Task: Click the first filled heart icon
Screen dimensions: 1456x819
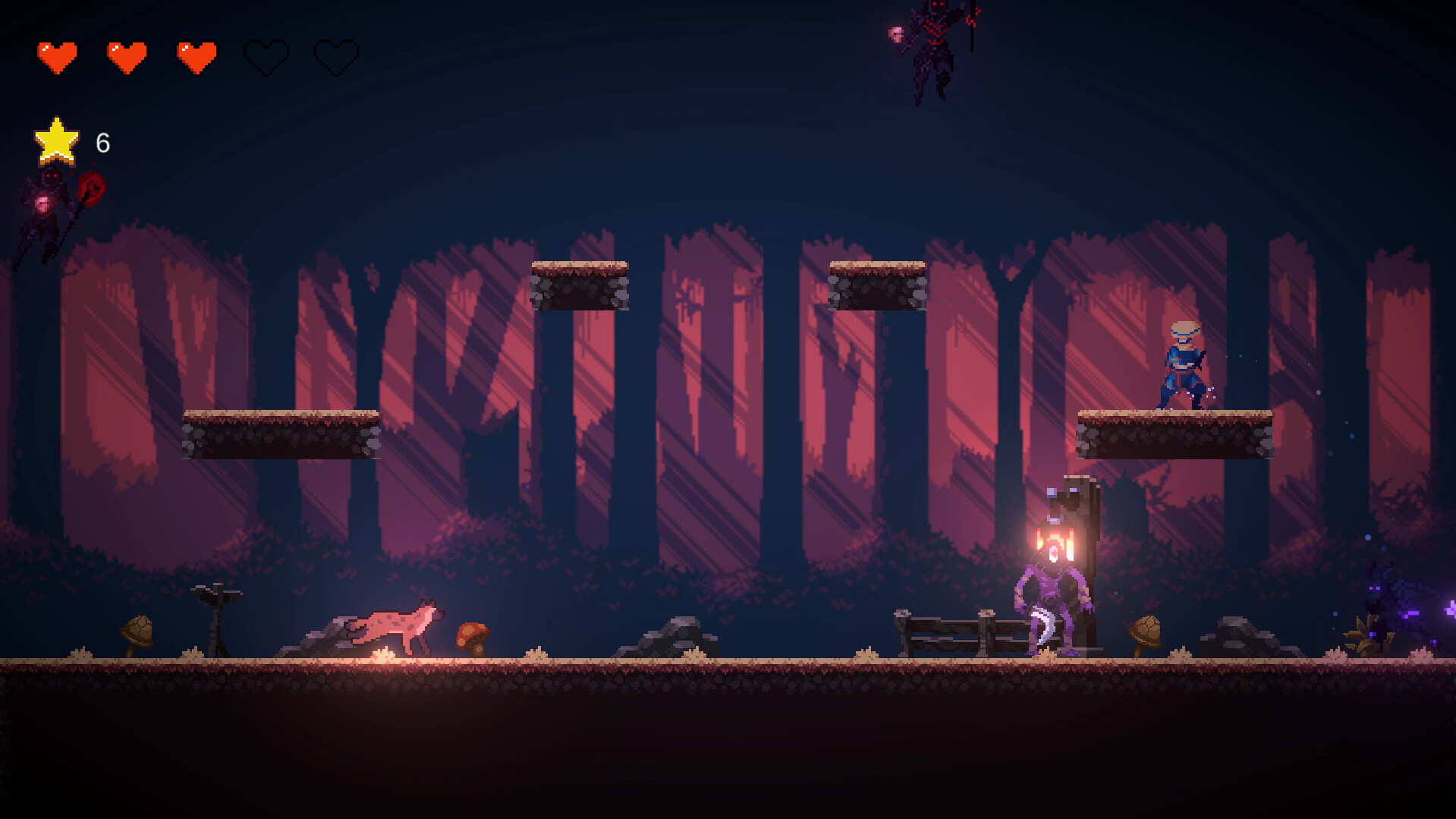Action: click(57, 55)
